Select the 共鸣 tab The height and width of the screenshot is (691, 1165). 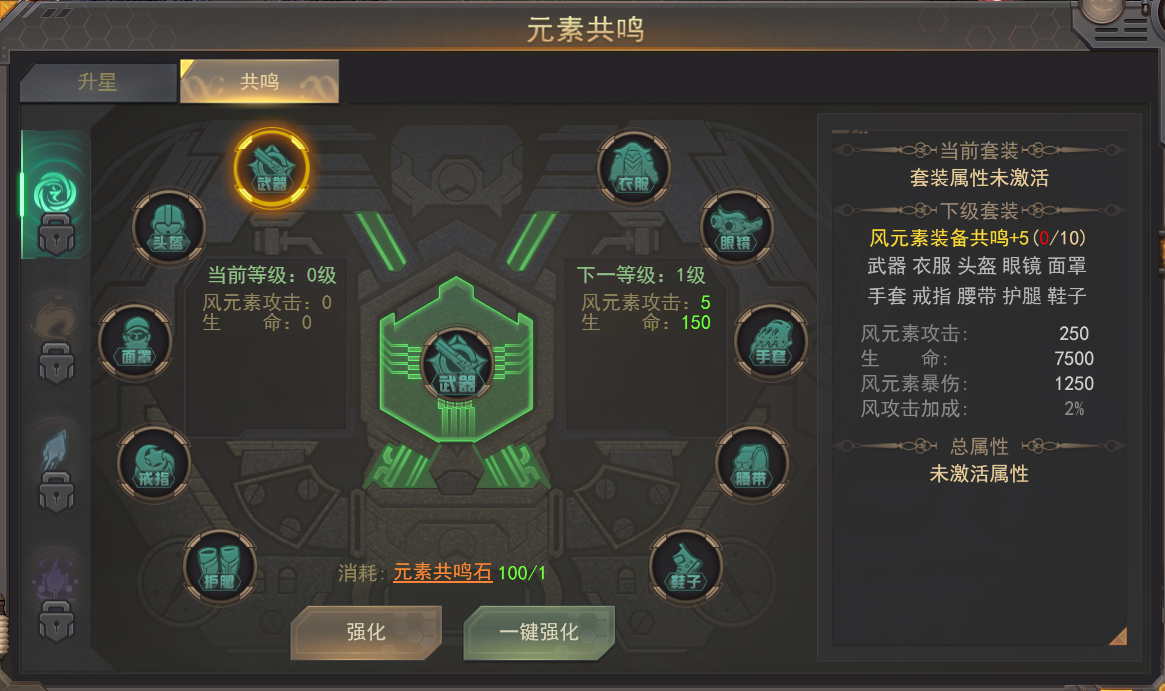(259, 83)
